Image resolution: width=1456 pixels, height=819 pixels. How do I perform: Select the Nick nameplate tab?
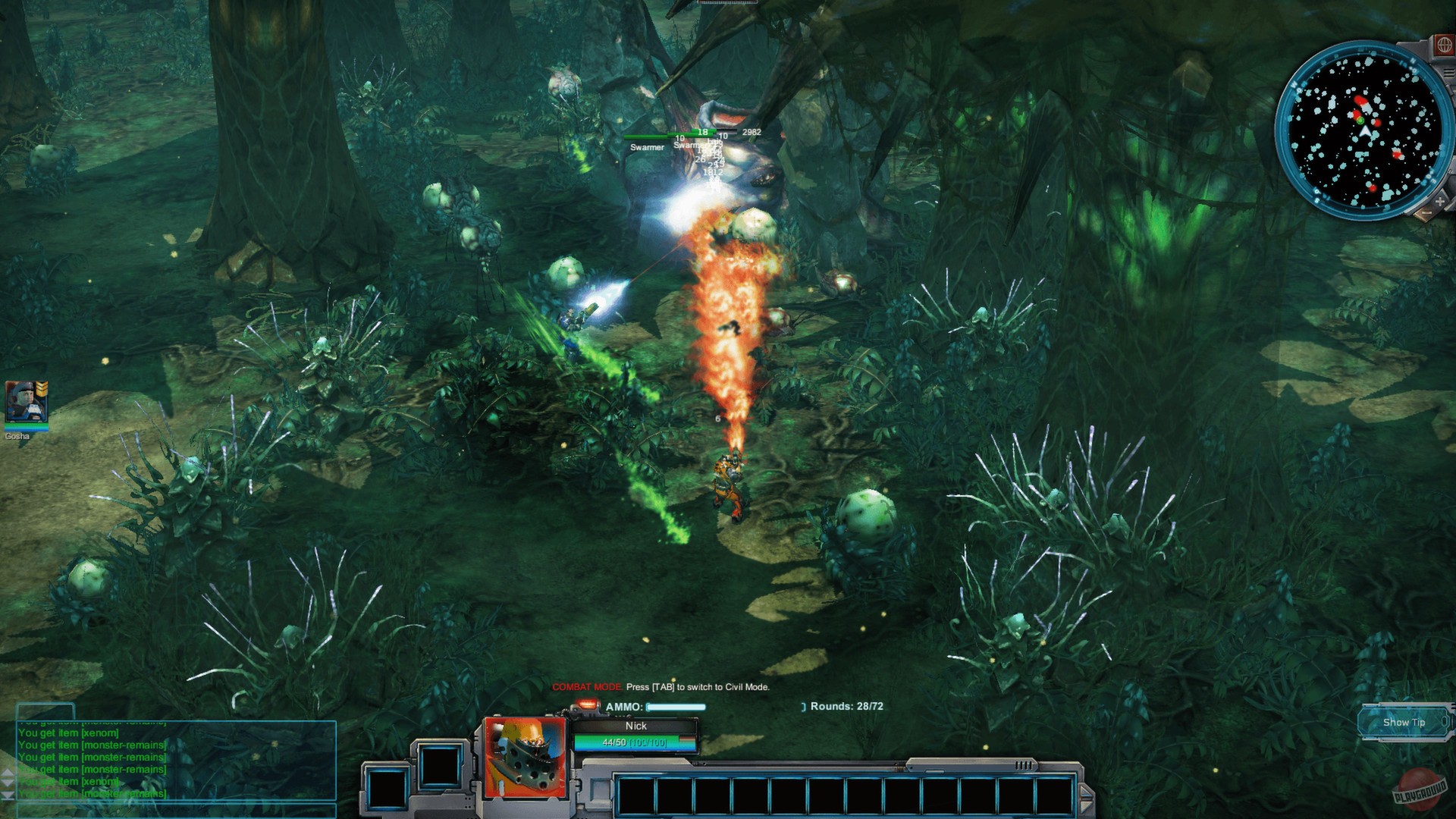click(636, 726)
